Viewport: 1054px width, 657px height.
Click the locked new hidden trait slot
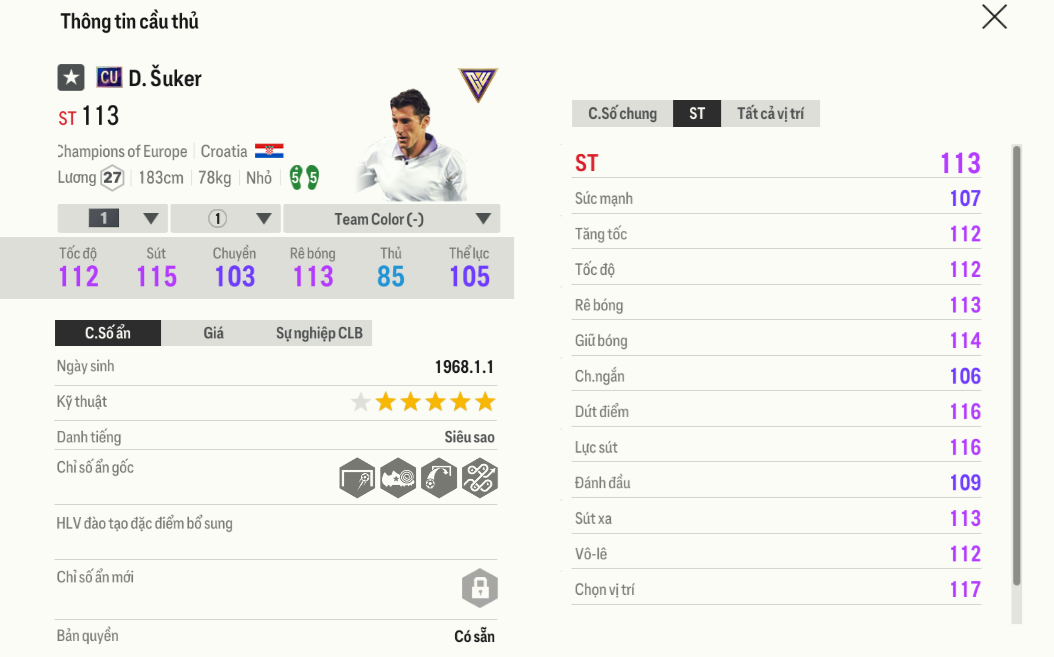(480, 588)
